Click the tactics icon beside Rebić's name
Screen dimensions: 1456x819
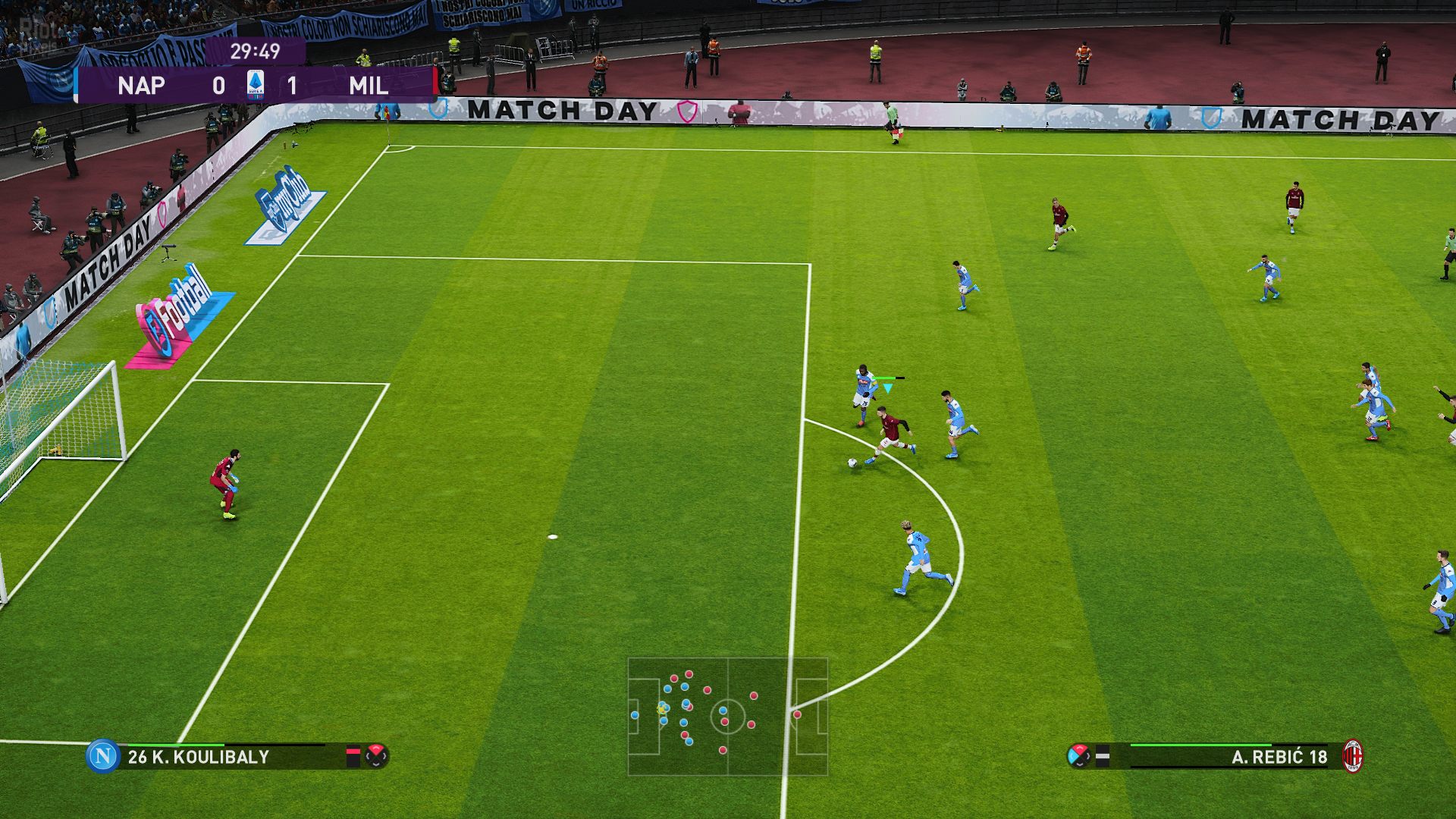(1078, 755)
